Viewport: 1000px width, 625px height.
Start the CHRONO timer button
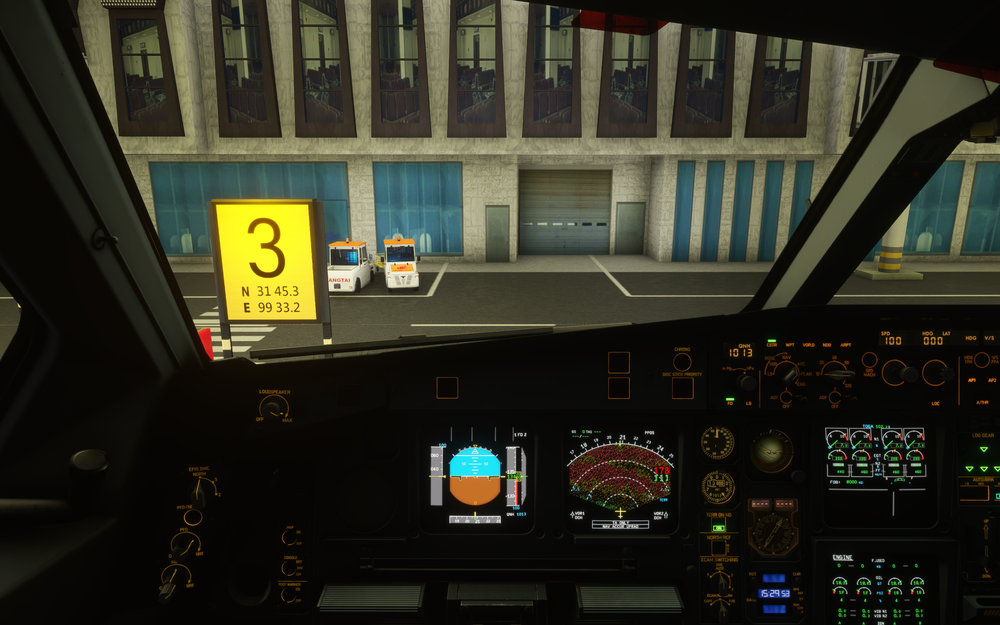[682, 362]
